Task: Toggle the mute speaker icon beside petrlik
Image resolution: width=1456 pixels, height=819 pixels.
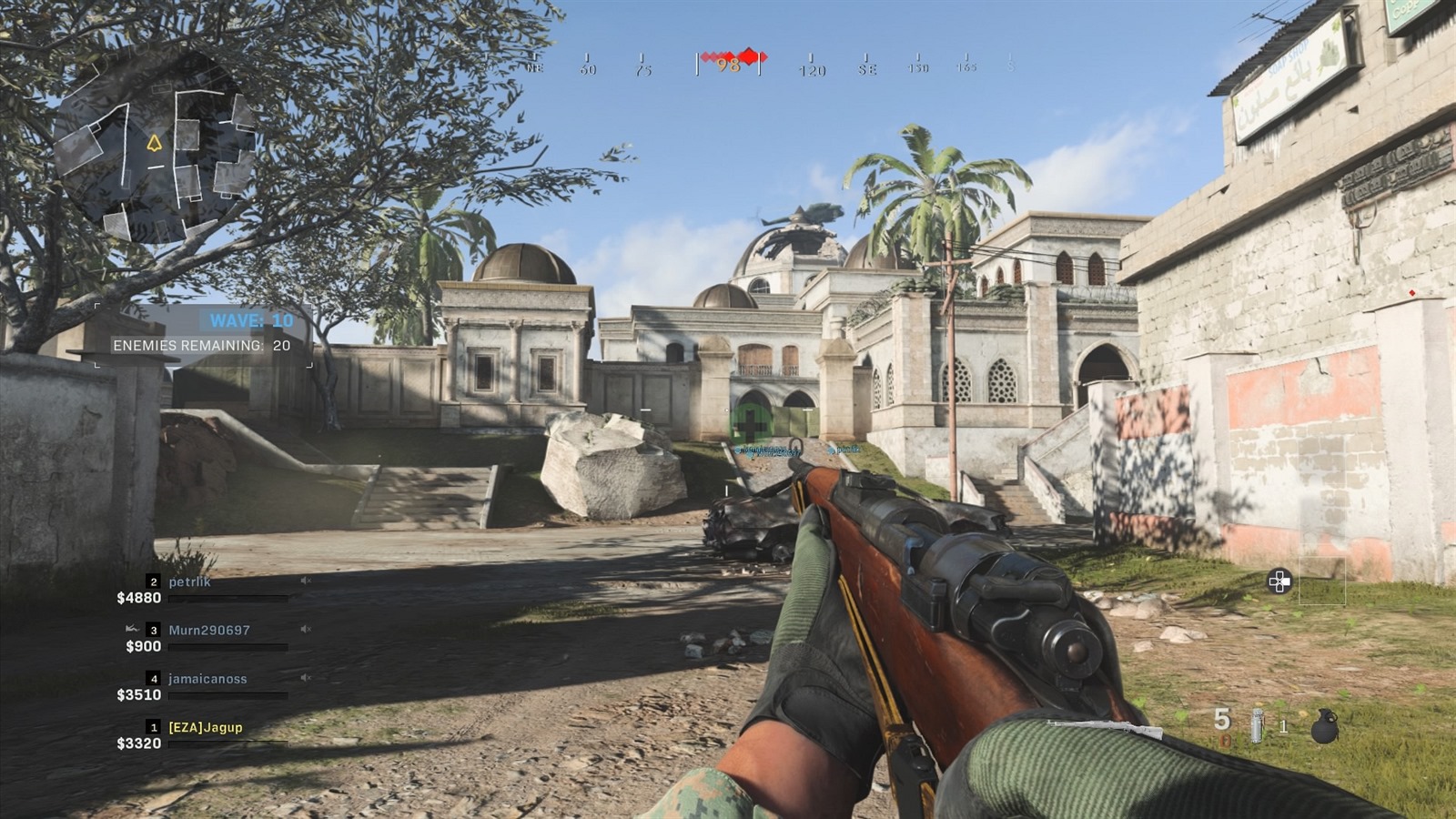Action: (x=307, y=581)
